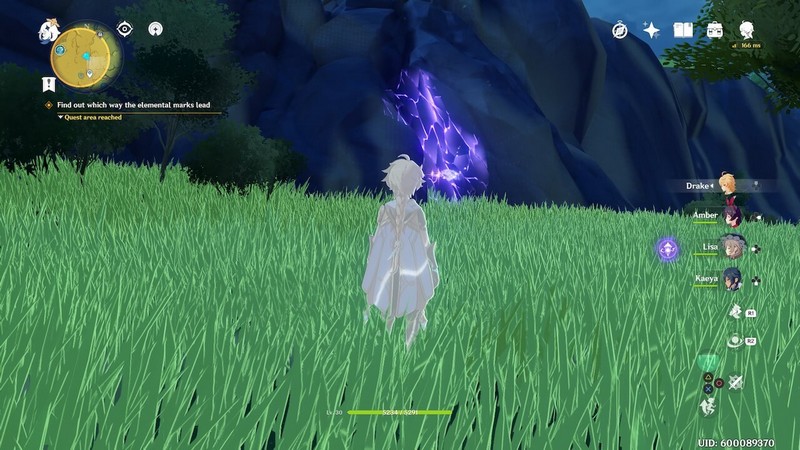Open the wish star icon
The image size is (800, 450).
(651, 30)
